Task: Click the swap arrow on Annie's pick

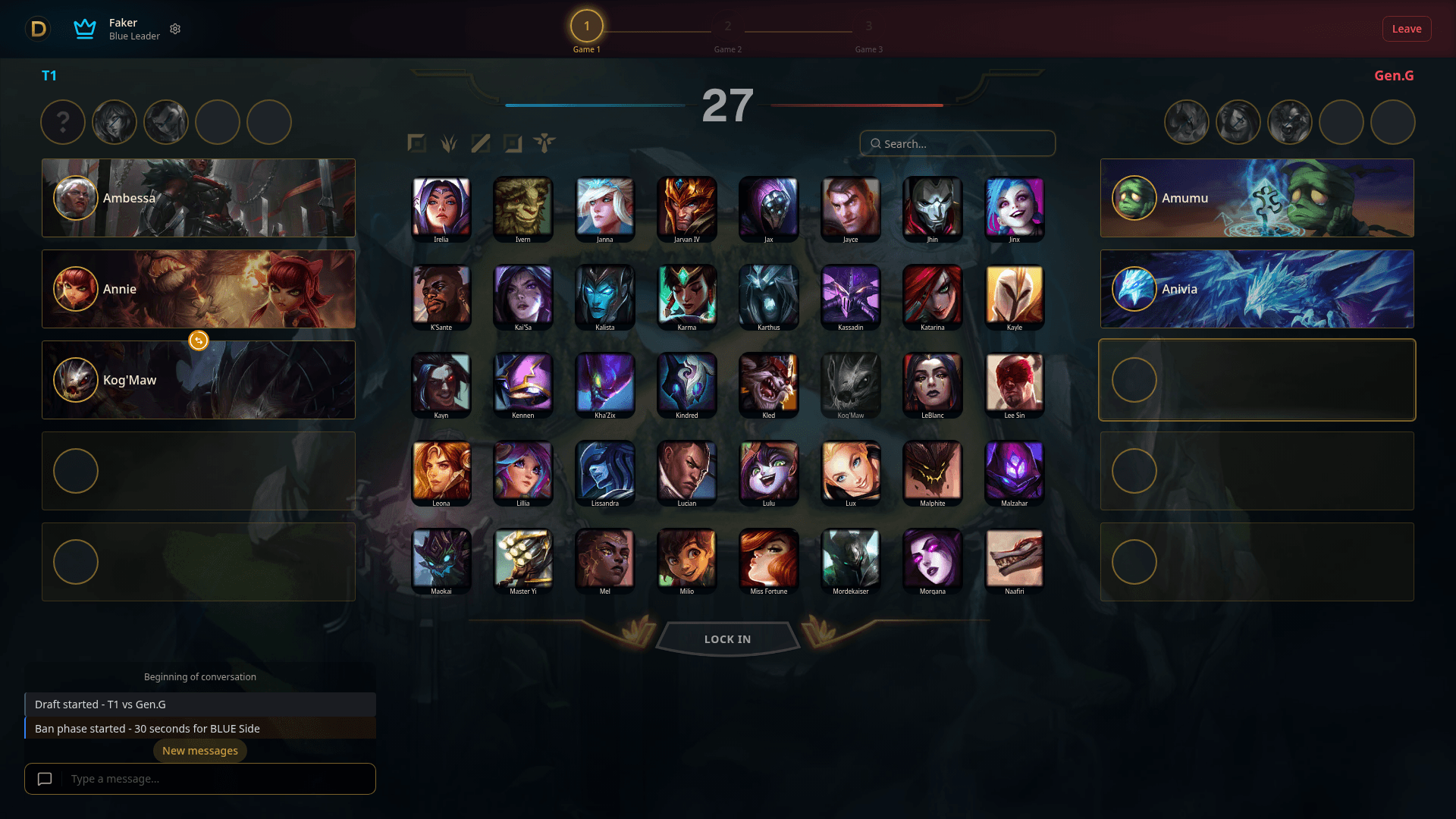Action: tap(198, 340)
